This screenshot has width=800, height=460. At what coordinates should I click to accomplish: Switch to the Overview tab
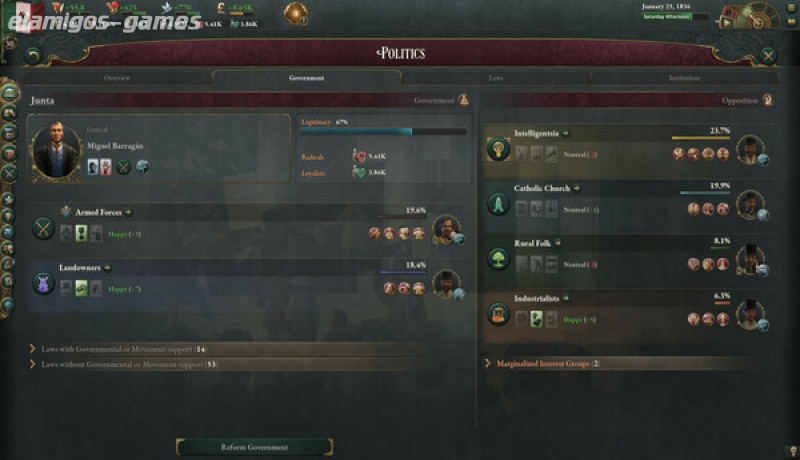pos(117,77)
